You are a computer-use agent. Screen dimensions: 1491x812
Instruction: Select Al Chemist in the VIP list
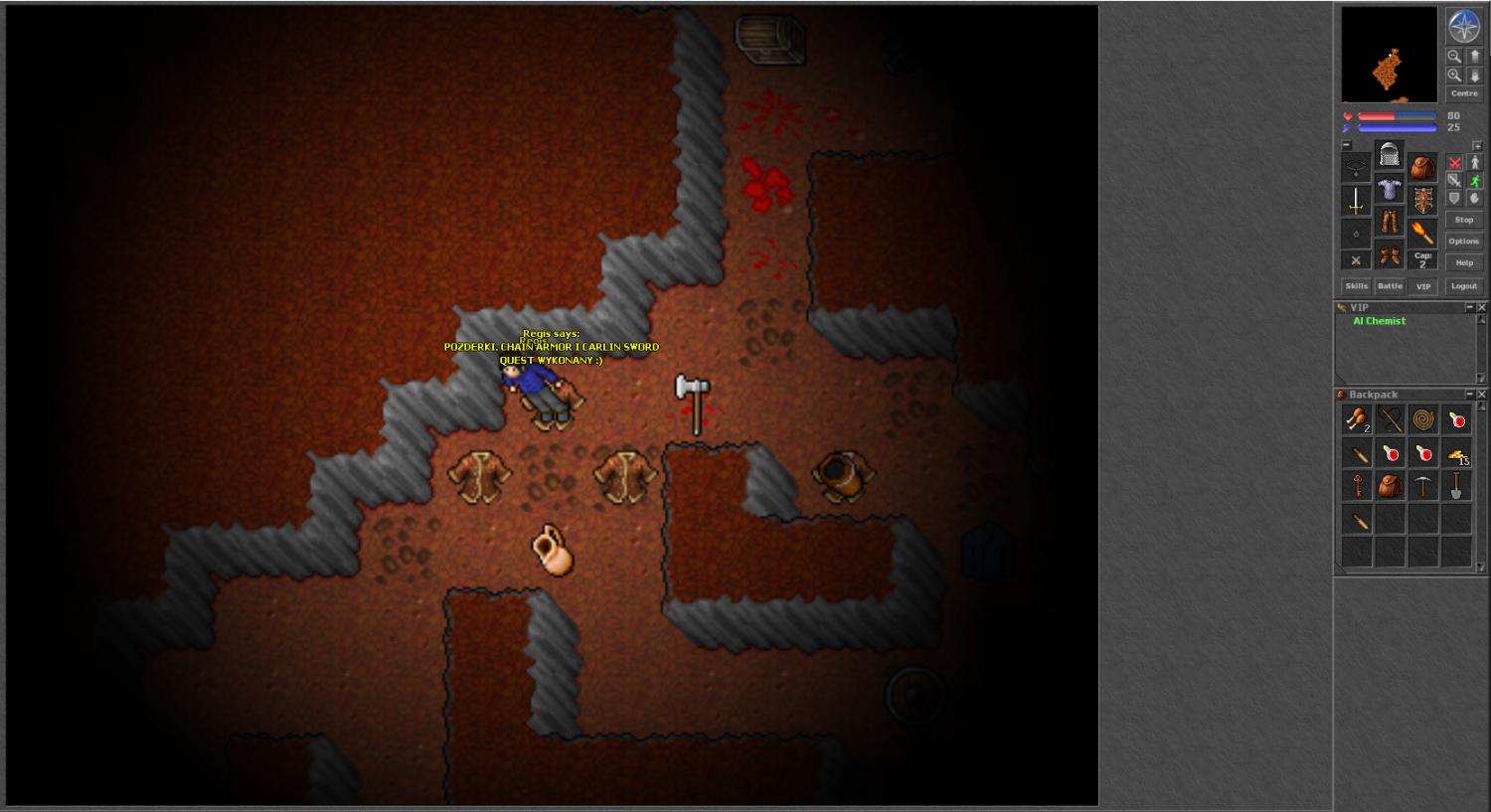[1380, 321]
